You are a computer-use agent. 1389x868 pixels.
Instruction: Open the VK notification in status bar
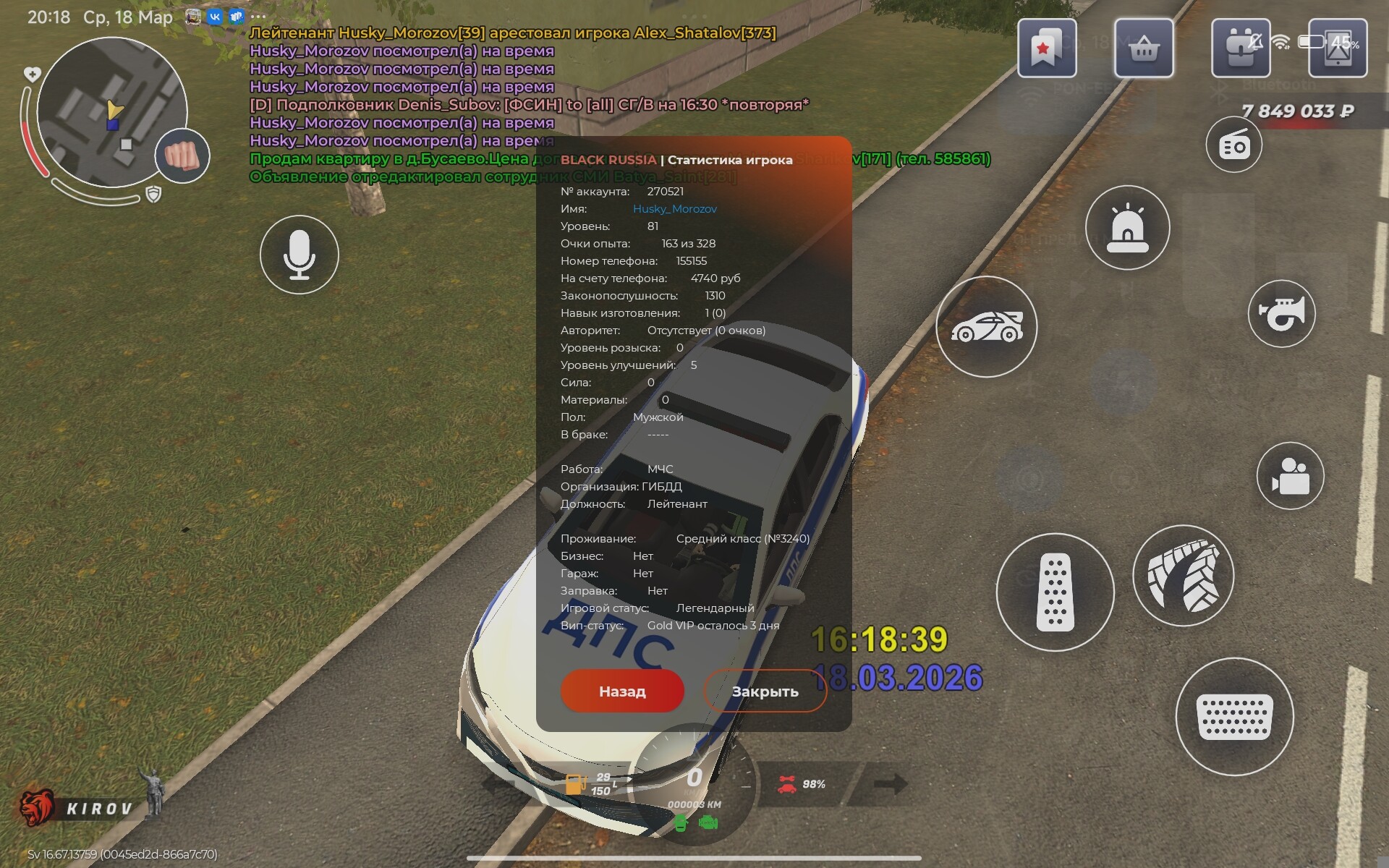(x=215, y=17)
